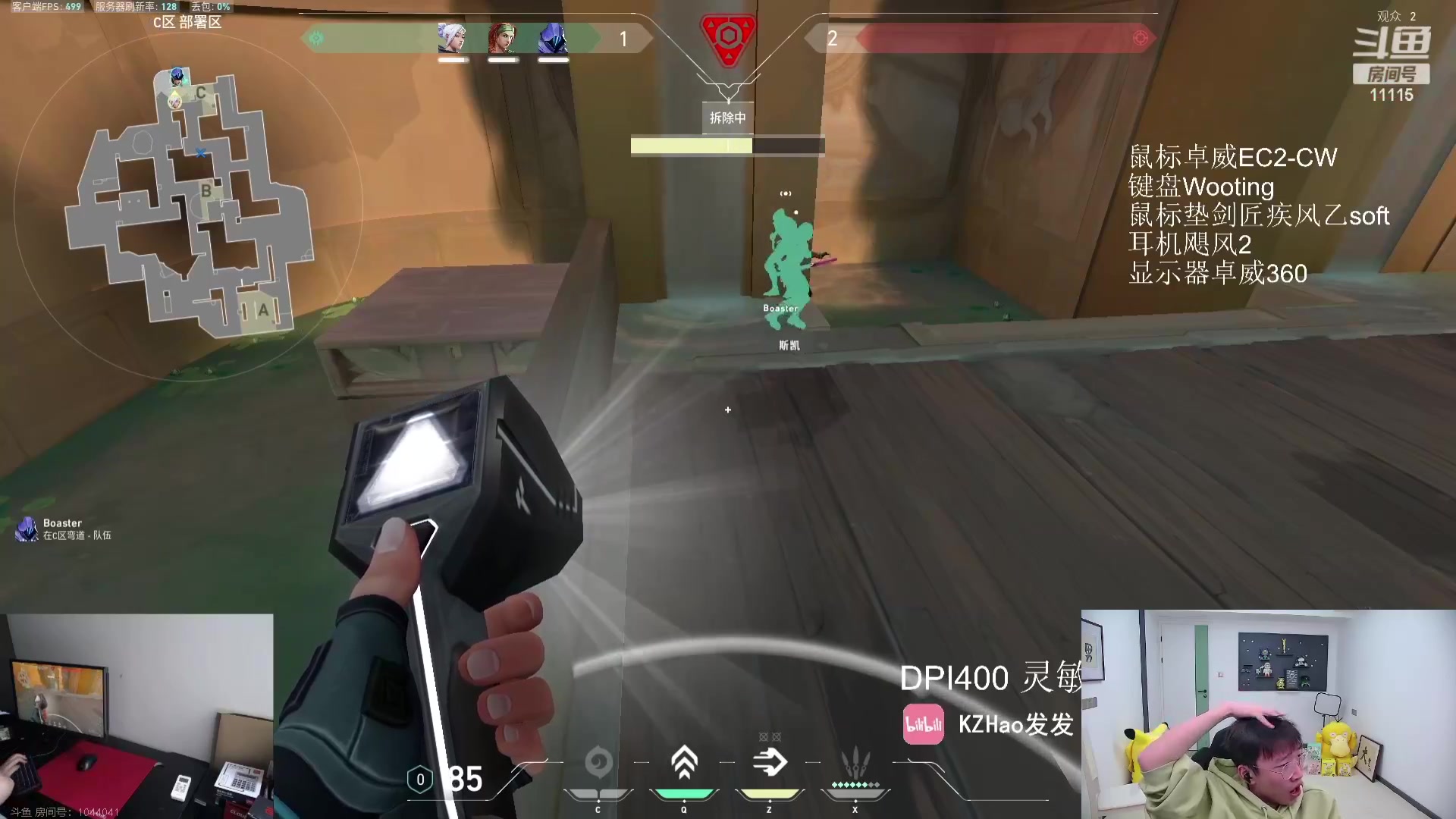Trigger the Tailwind dash arrow ability
Viewport: 1456px width, 819px height.
(x=770, y=763)
